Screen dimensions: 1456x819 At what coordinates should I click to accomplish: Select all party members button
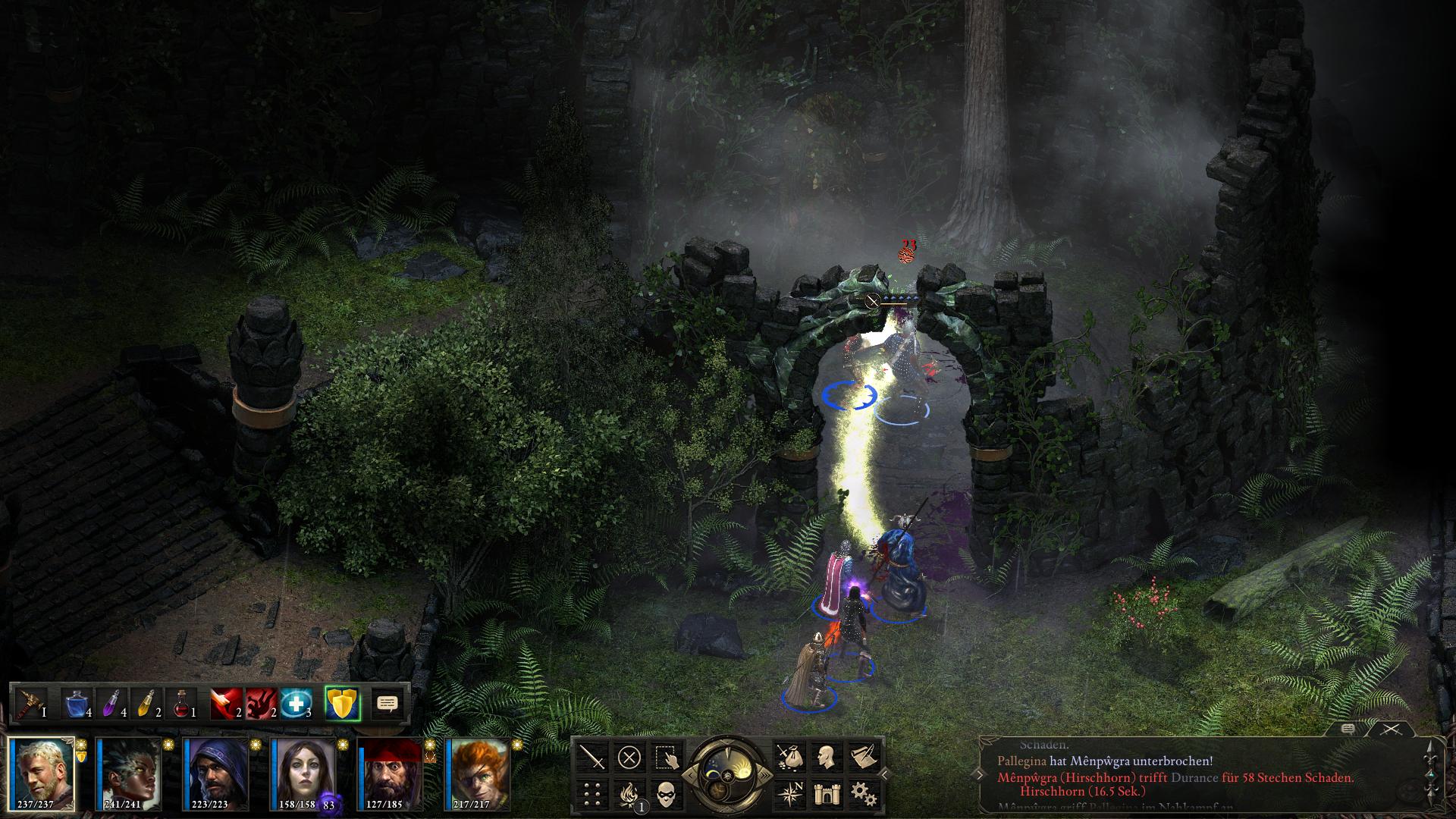665,757
